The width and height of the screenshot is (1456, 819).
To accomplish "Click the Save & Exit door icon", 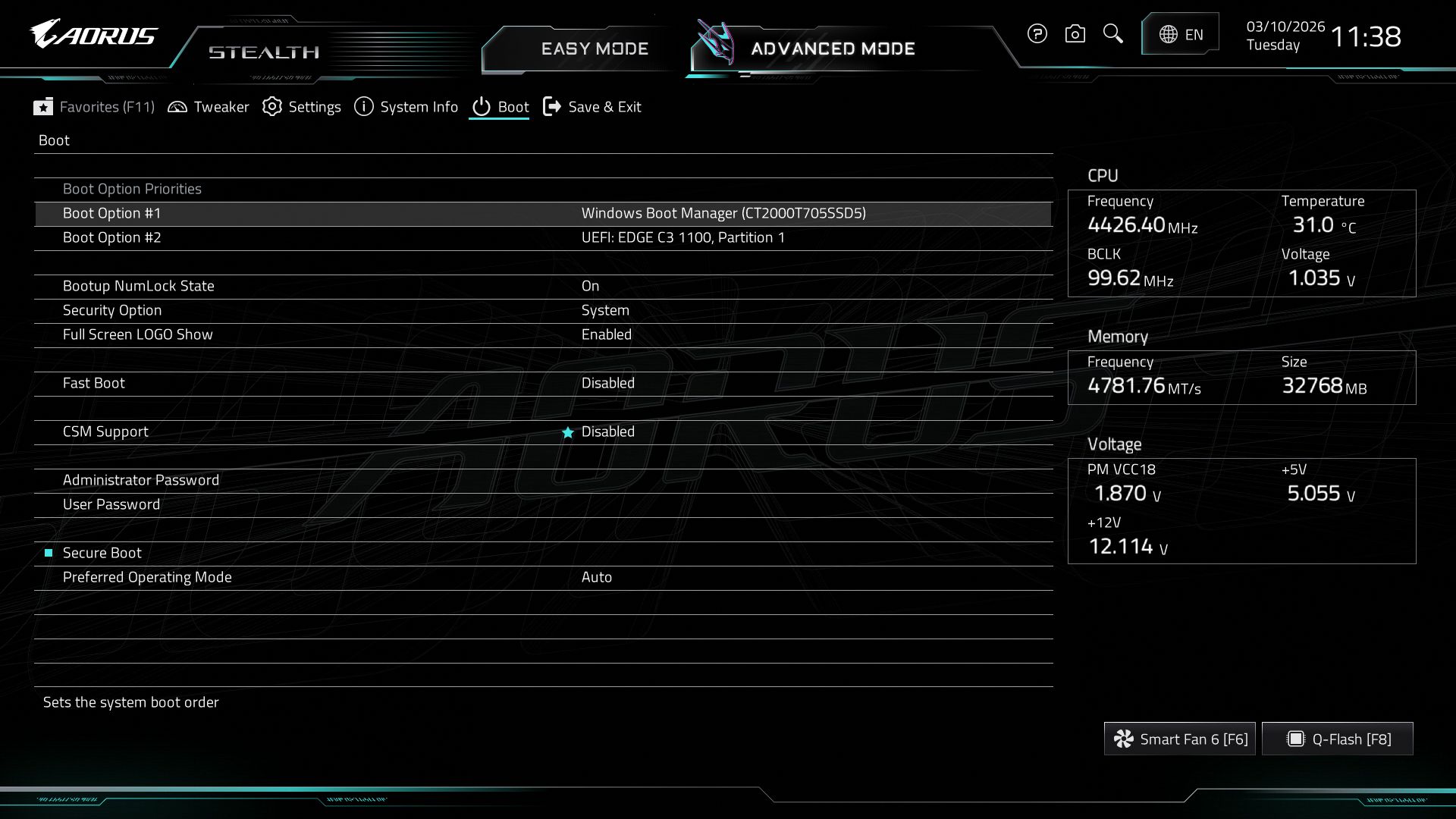I will [552, 107].
